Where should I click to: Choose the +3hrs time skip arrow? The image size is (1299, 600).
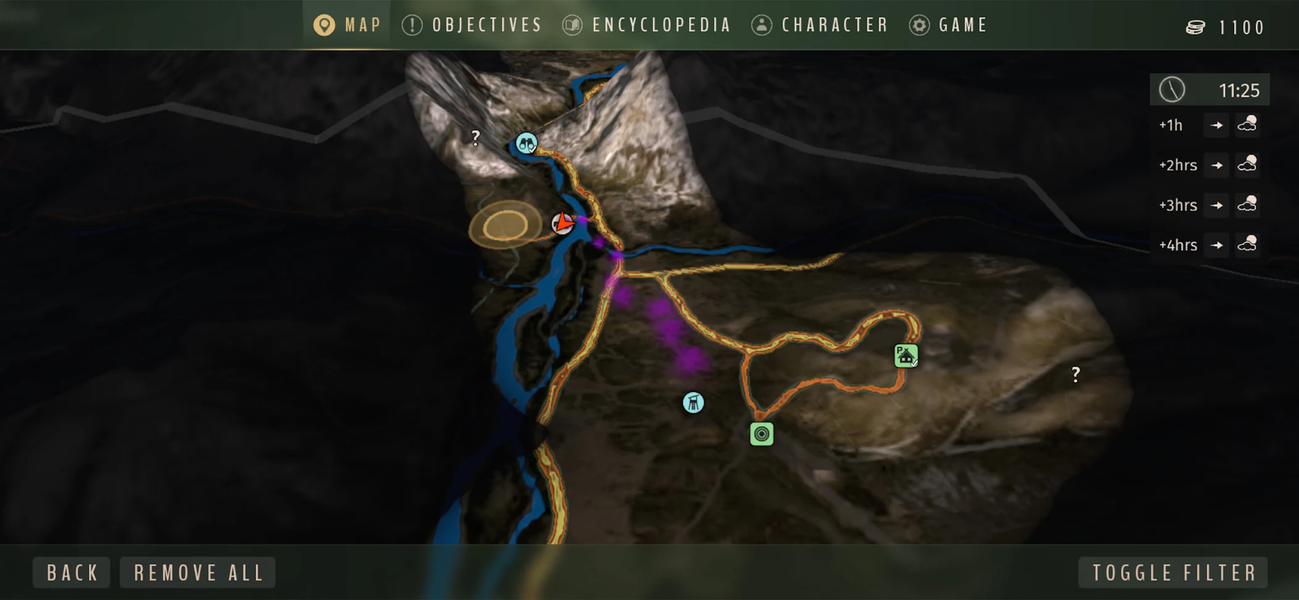pos(1216,205)
